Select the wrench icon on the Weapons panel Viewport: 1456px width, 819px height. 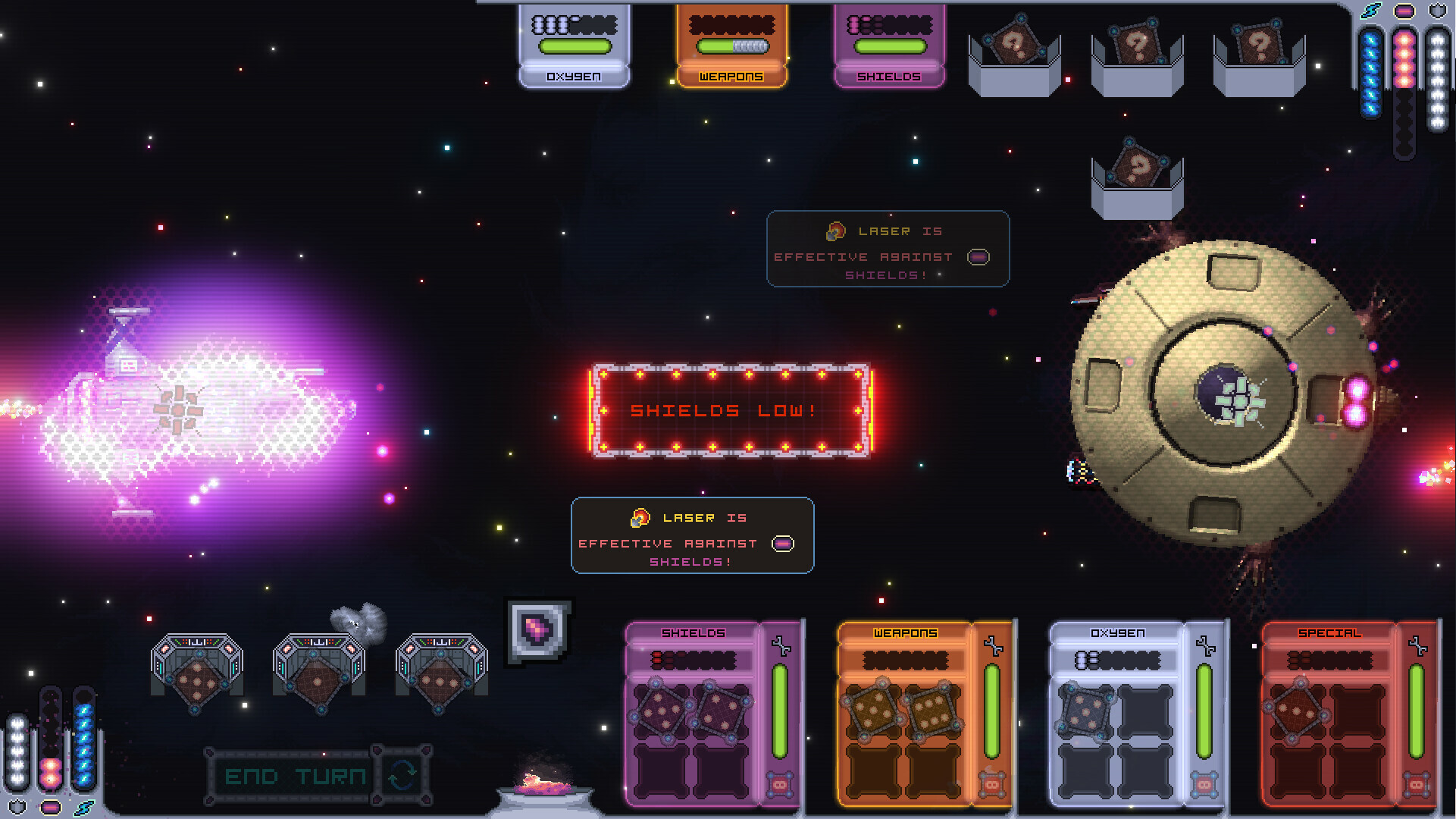(x=993, y=645)
